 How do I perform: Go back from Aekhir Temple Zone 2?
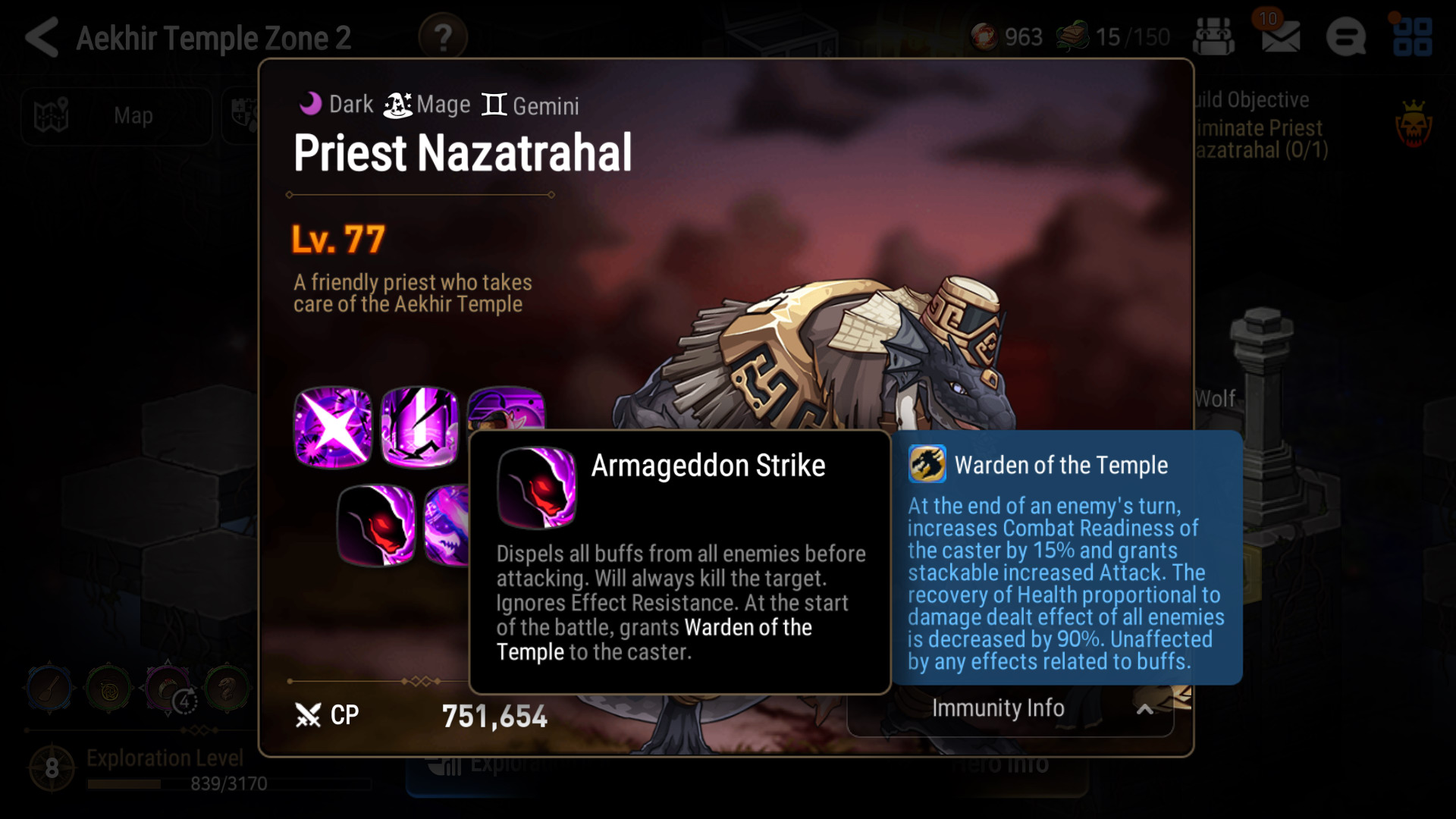coord(42,37)
